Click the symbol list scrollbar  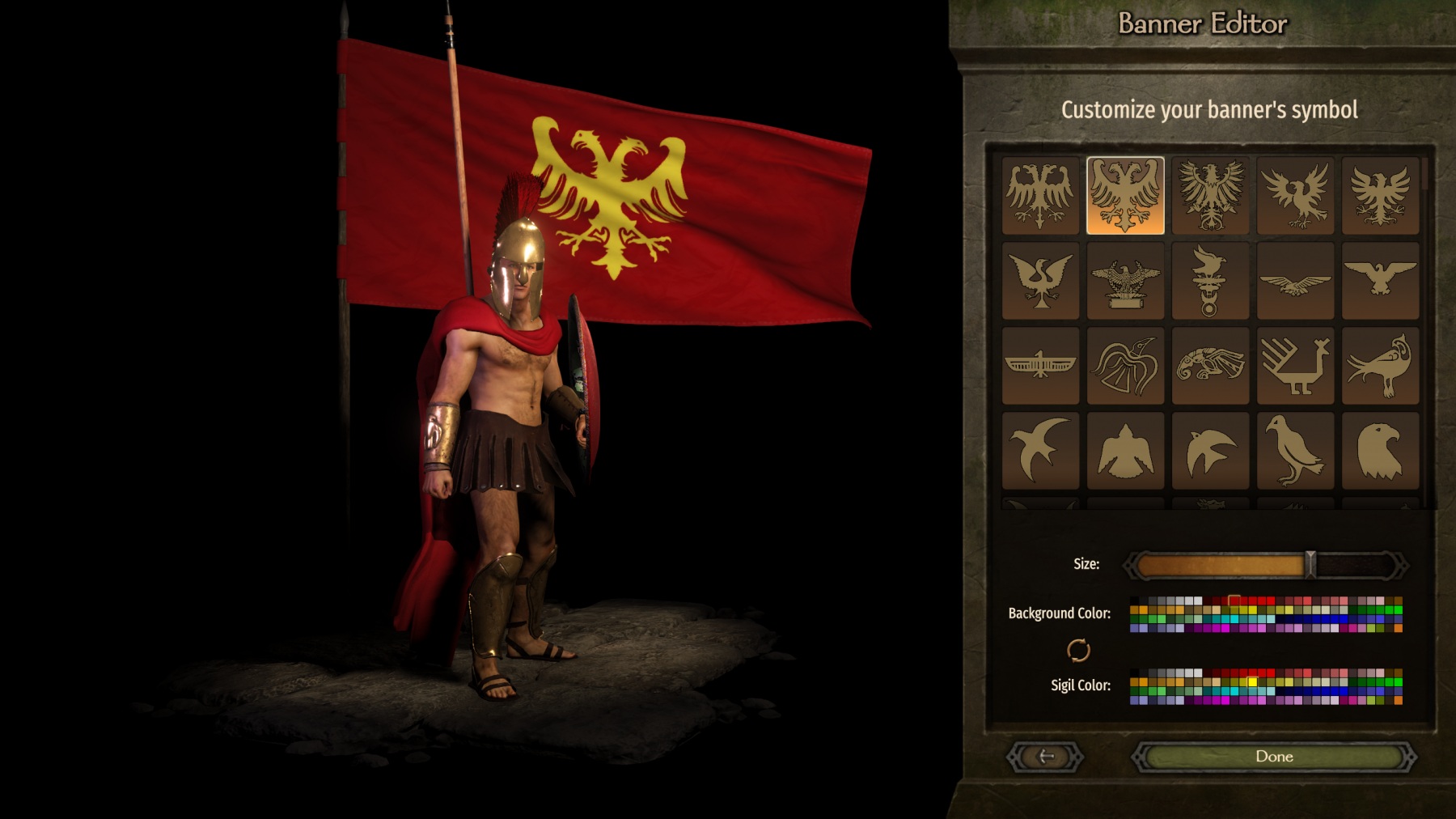(x=1425, y=174)
